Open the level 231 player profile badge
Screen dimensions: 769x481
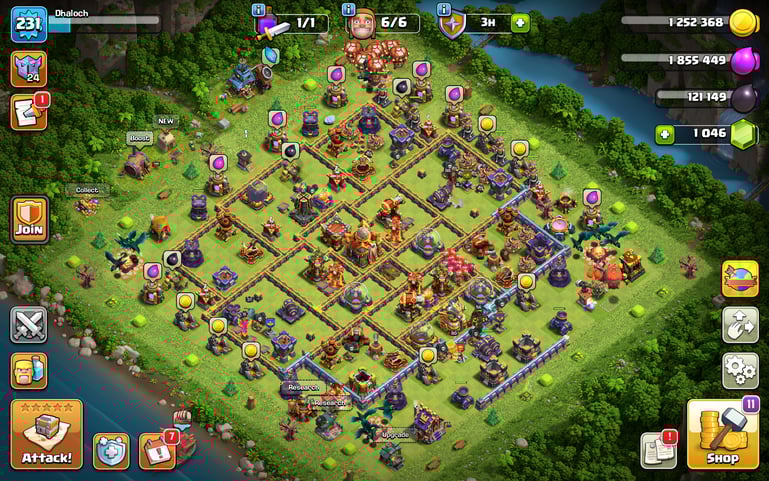29,24
